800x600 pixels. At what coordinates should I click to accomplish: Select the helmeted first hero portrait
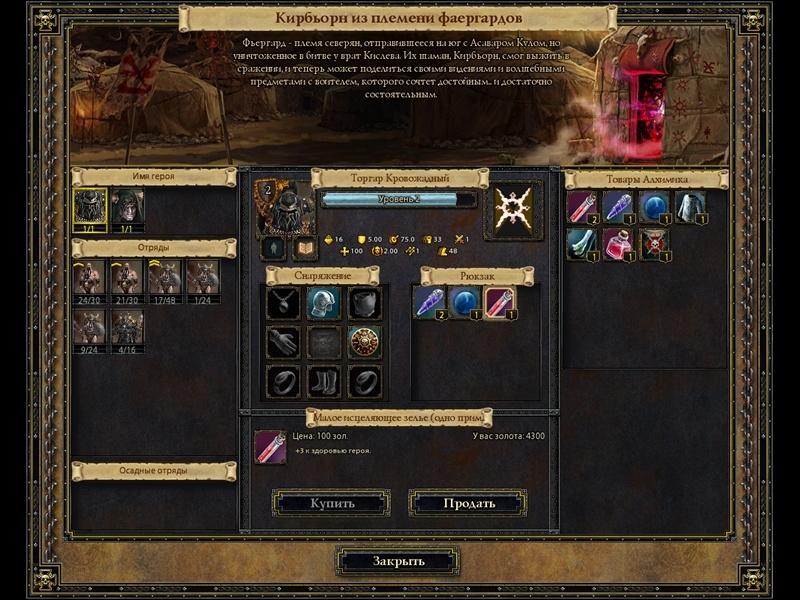click(x=90, y=207)
